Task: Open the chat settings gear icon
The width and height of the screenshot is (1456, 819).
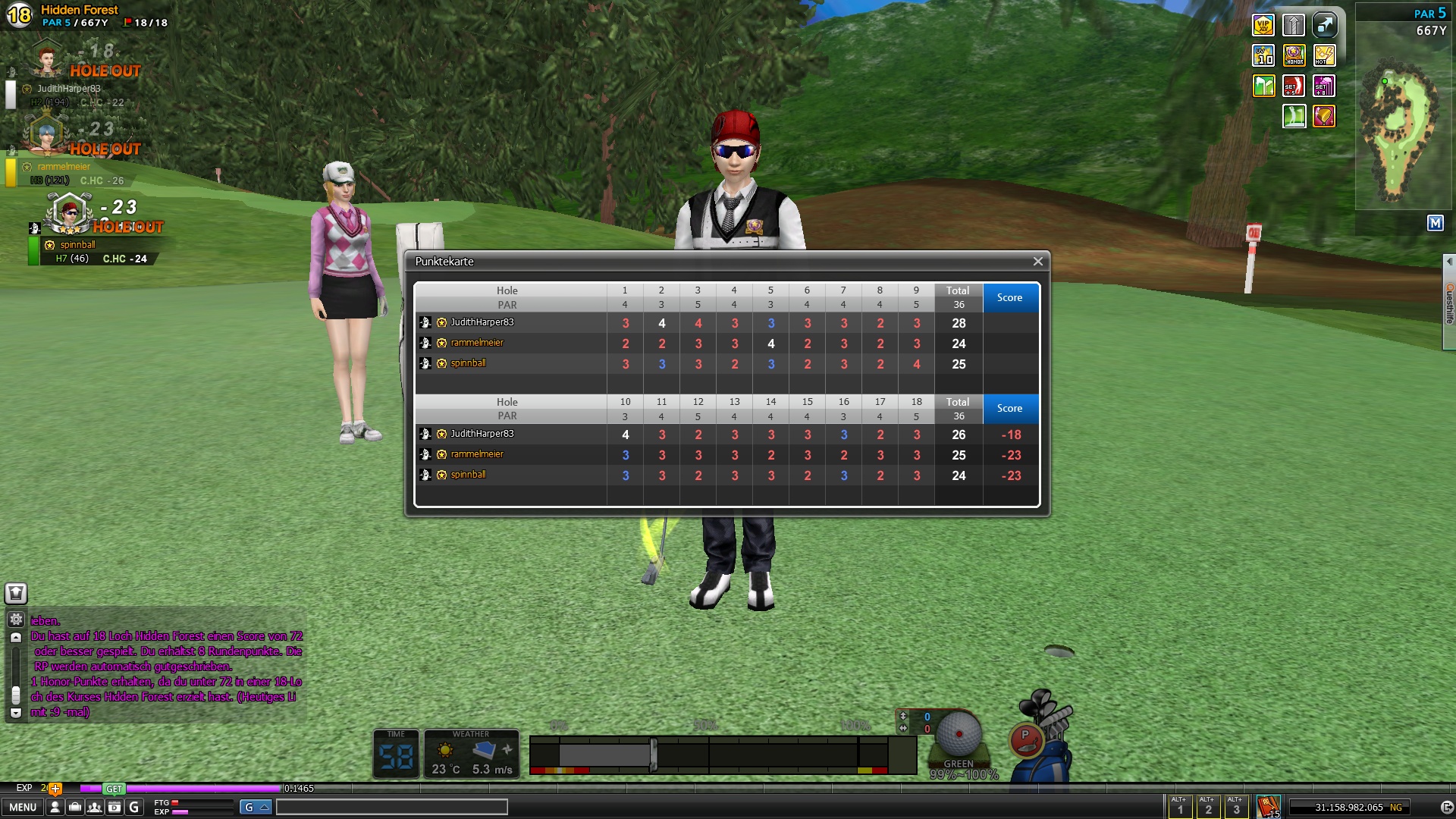Action: pos(16,619)
